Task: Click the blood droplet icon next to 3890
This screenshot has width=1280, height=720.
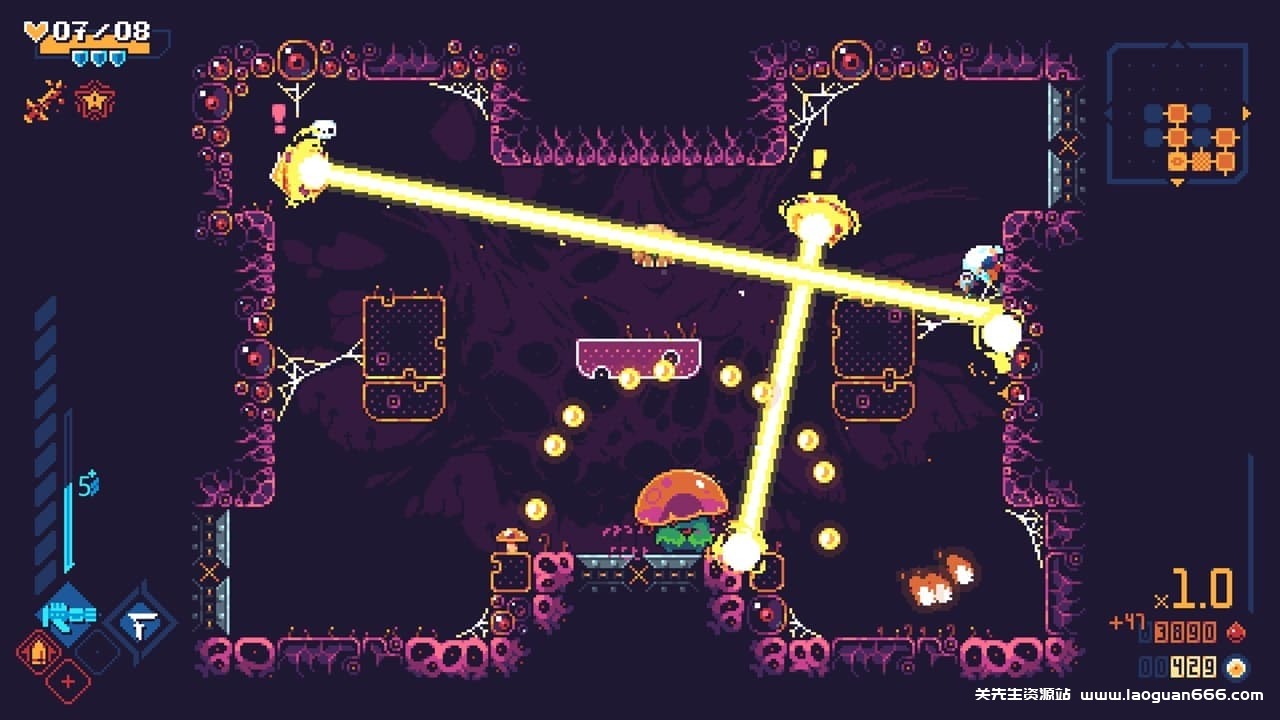Action: pos(1236,632)
